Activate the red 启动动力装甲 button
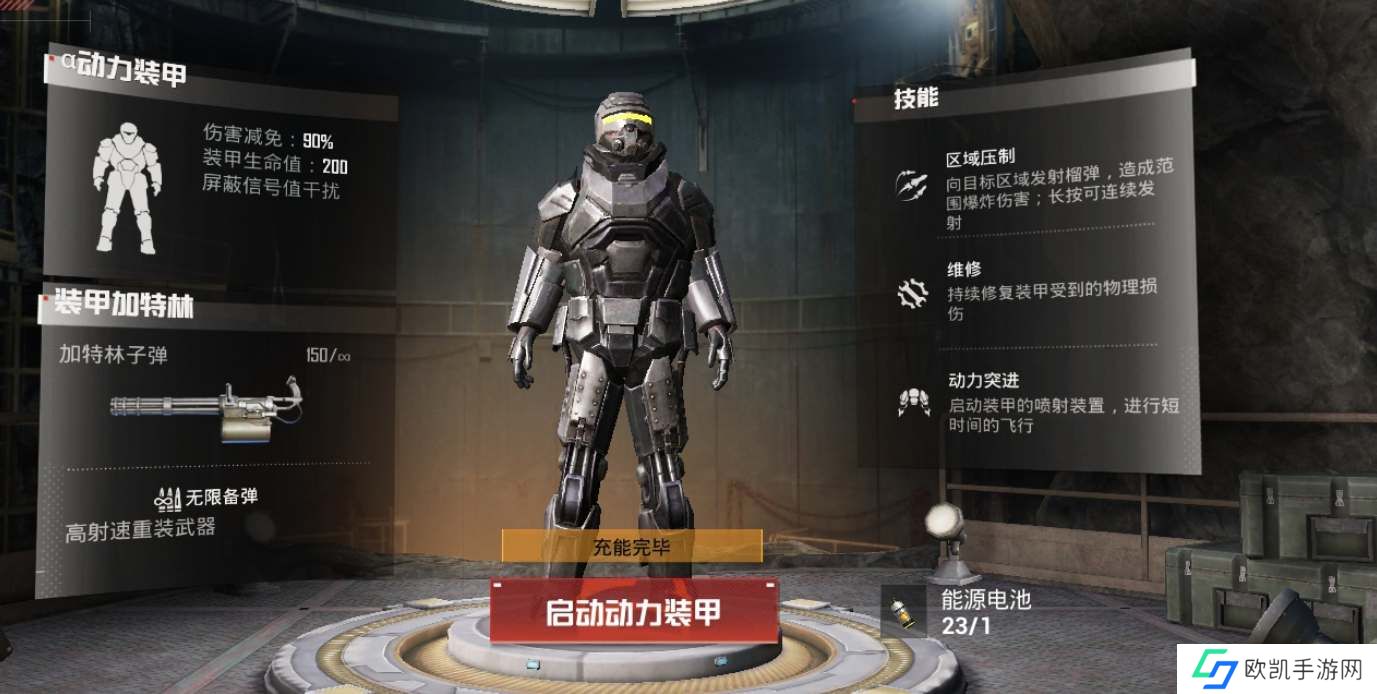1377x694 pixels. 633,611
